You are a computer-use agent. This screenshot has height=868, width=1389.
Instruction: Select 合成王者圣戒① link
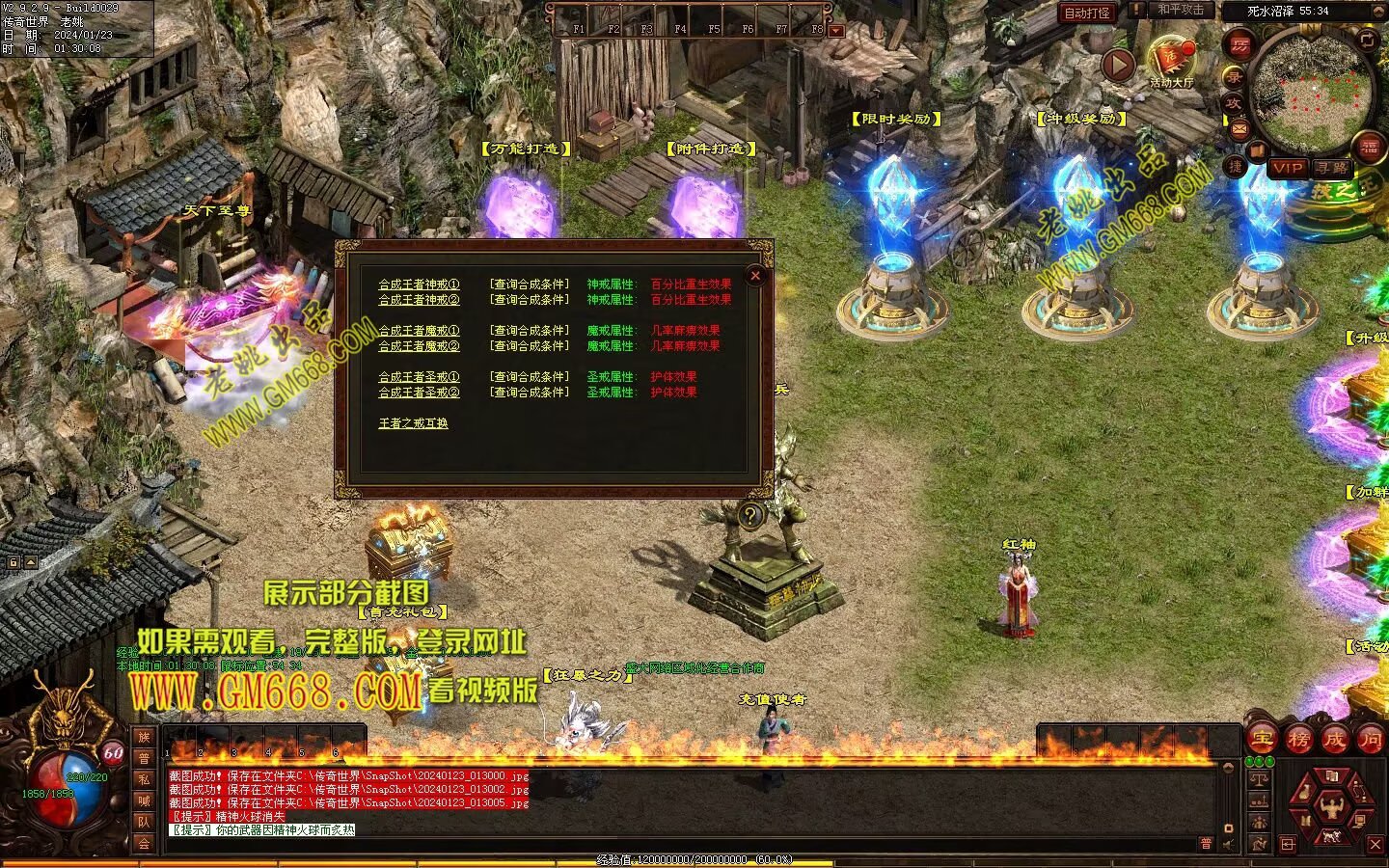click(419, 377)
